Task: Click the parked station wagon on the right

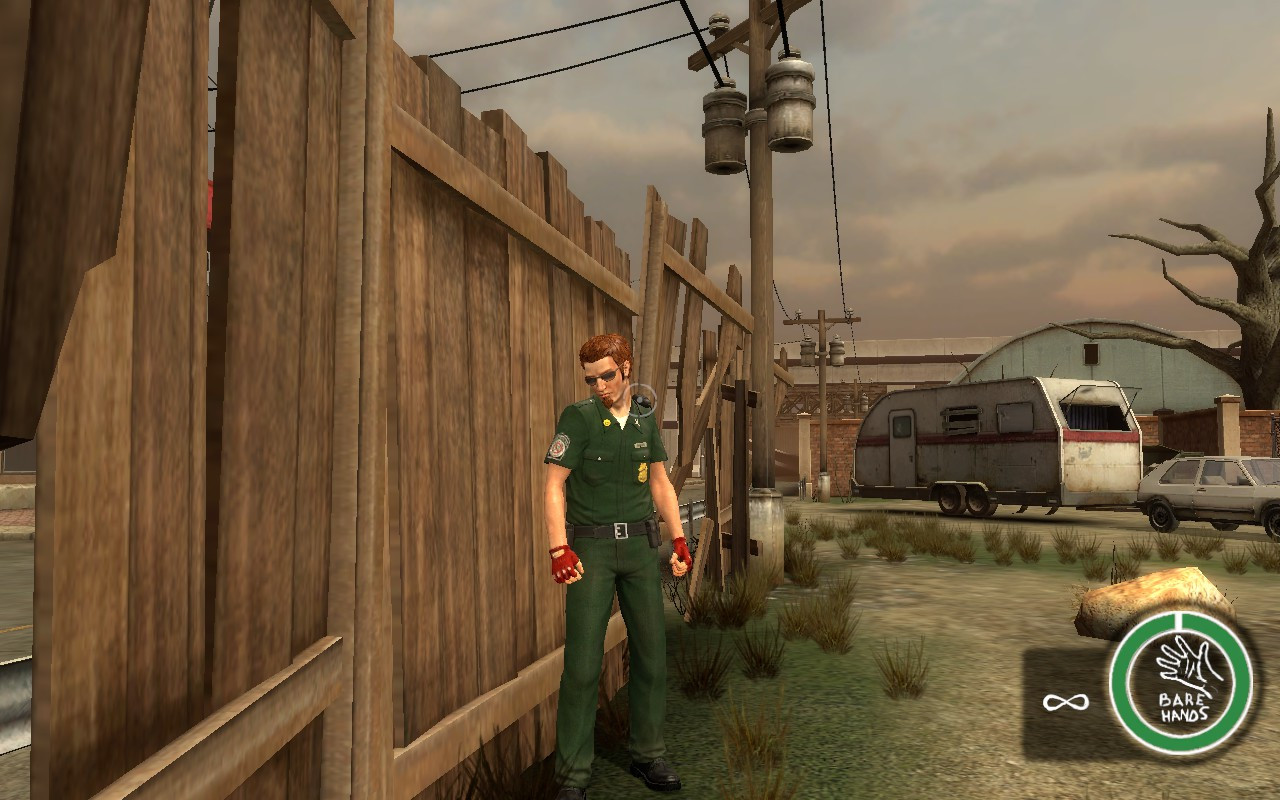Action: (x=1210, y=490)
